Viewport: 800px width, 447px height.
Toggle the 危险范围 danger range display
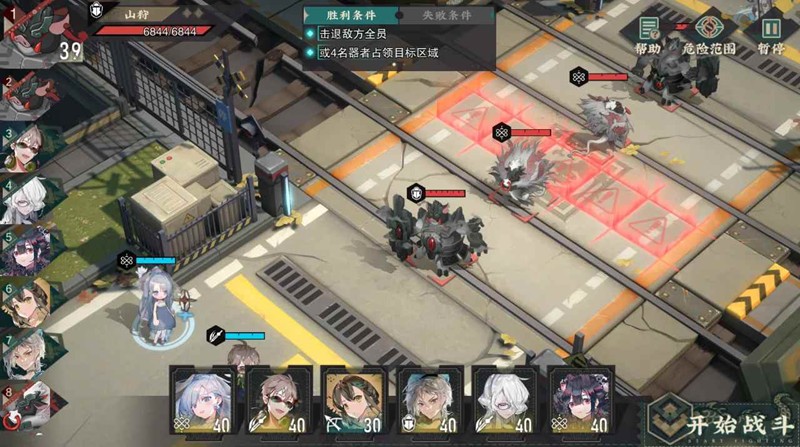coord(709,35)
